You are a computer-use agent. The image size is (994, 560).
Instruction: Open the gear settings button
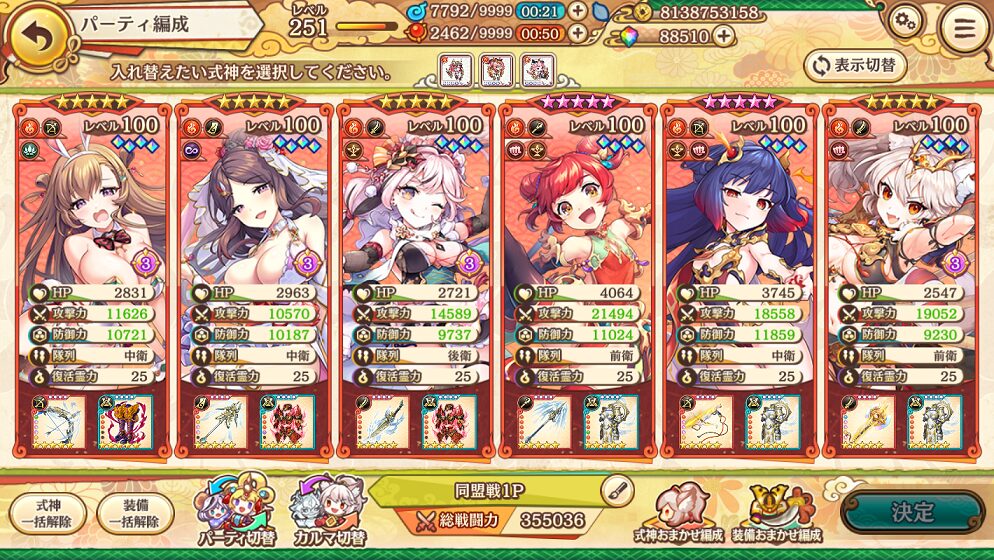point(905,22)
